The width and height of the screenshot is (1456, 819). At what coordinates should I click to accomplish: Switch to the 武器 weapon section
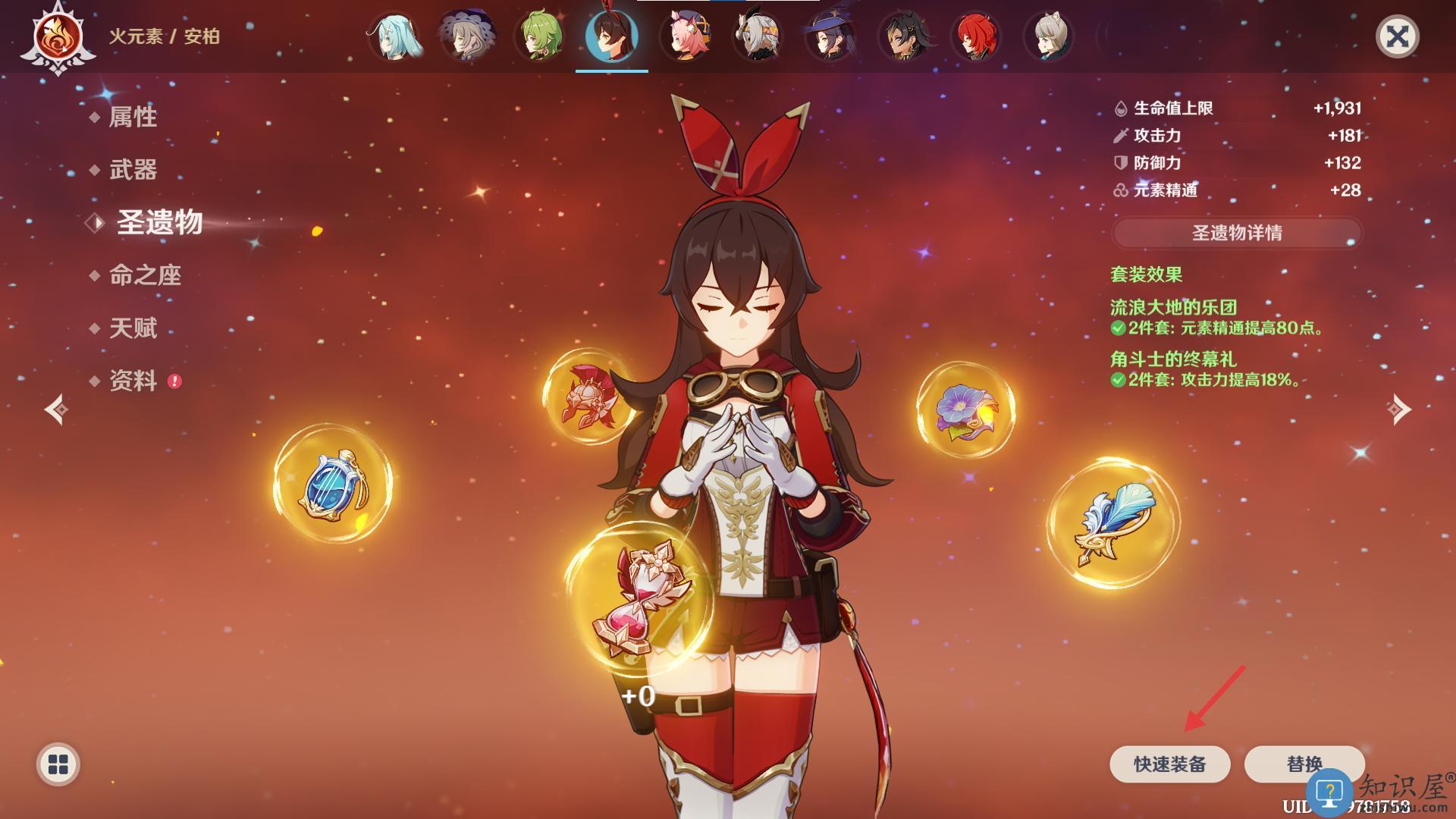click(x=133, y=170)
